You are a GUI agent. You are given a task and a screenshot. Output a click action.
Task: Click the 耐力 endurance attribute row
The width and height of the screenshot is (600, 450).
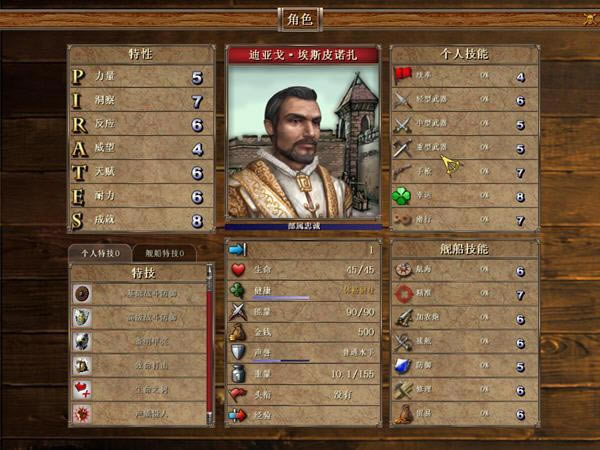pos(140,197)
